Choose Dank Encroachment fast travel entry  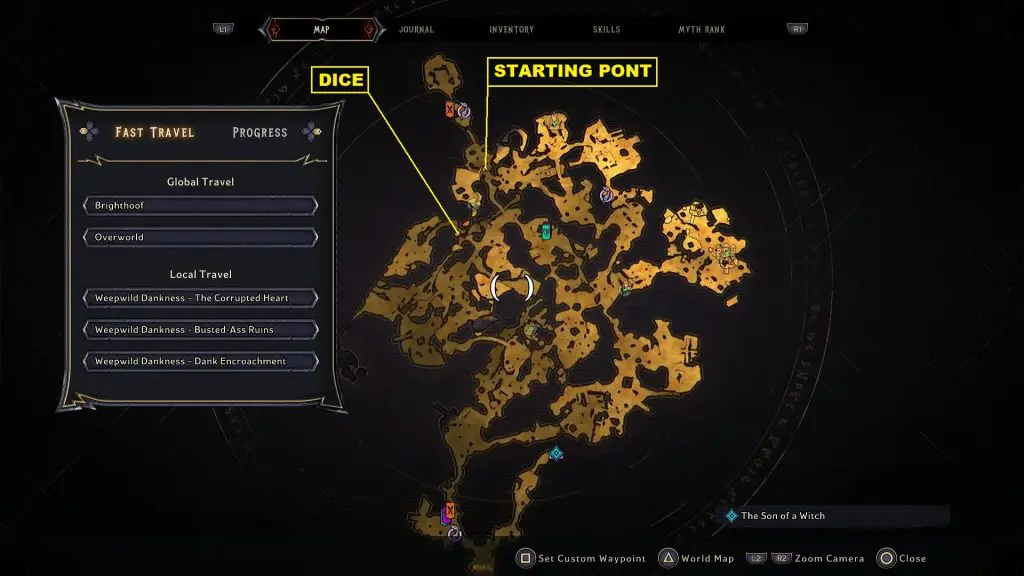pyautogui.click(x=200, y=361)
